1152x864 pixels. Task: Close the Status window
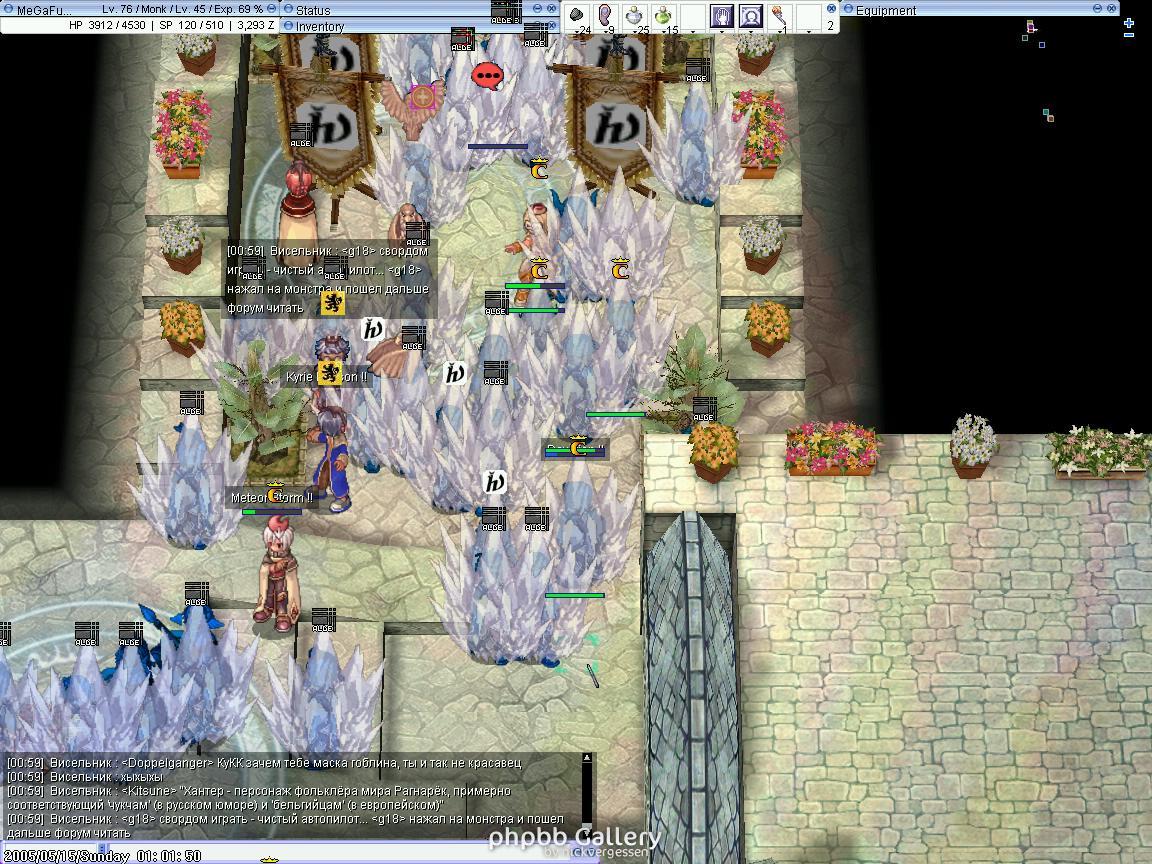pos(552,9)
